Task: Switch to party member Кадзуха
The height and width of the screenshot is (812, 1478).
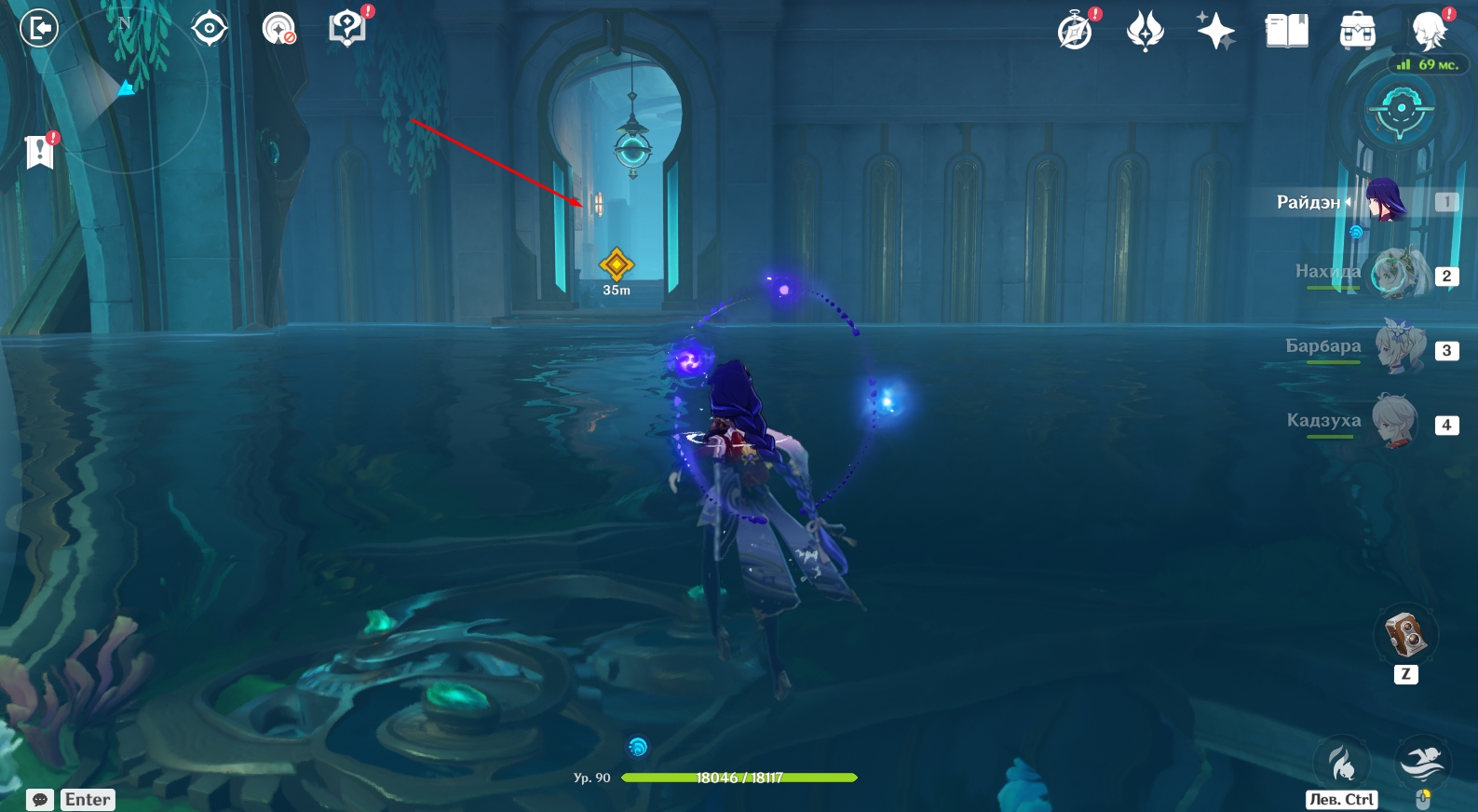Action: pos(1397,422)
